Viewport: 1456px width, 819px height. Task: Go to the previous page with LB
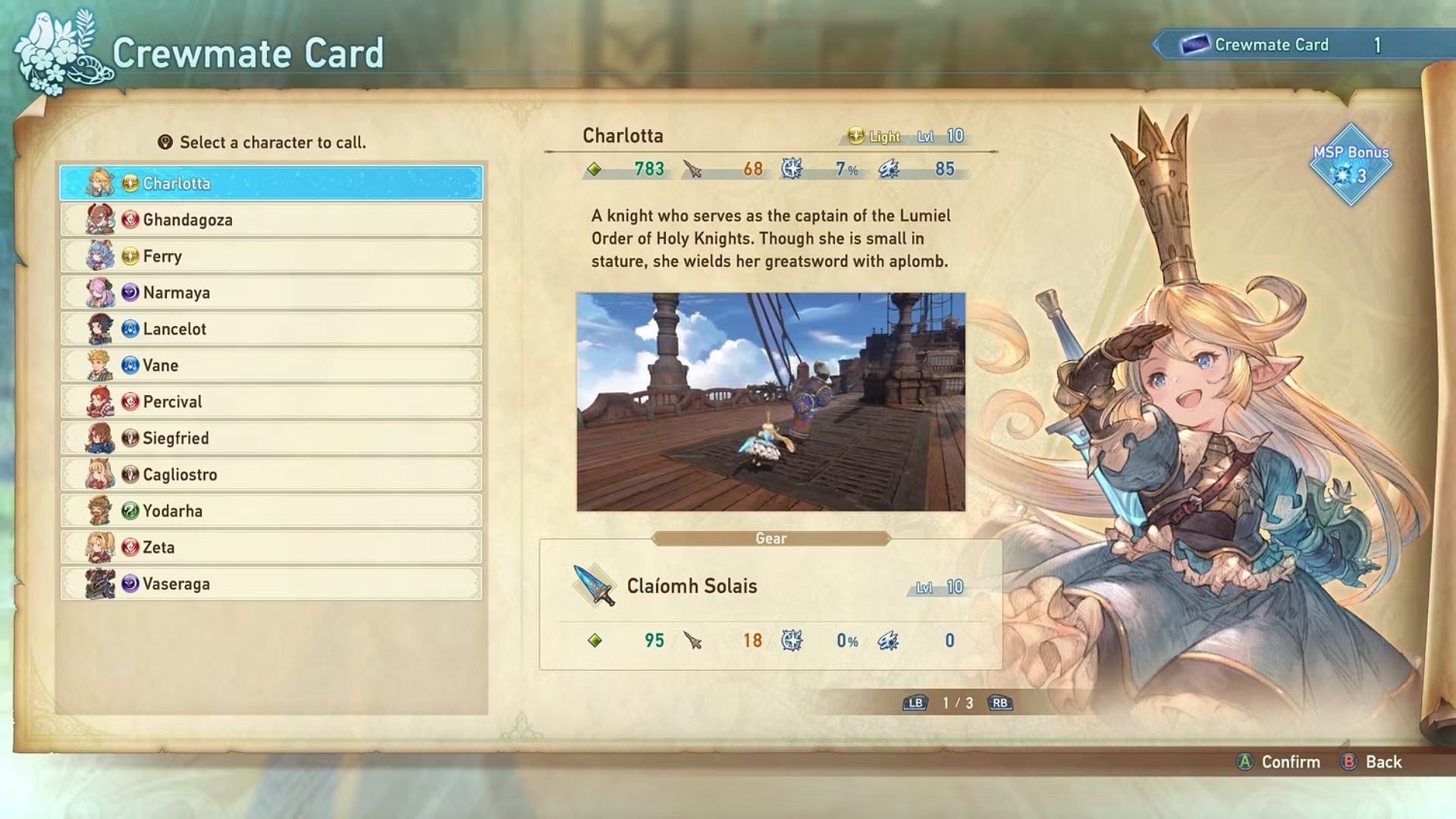[x=916, y=703]
